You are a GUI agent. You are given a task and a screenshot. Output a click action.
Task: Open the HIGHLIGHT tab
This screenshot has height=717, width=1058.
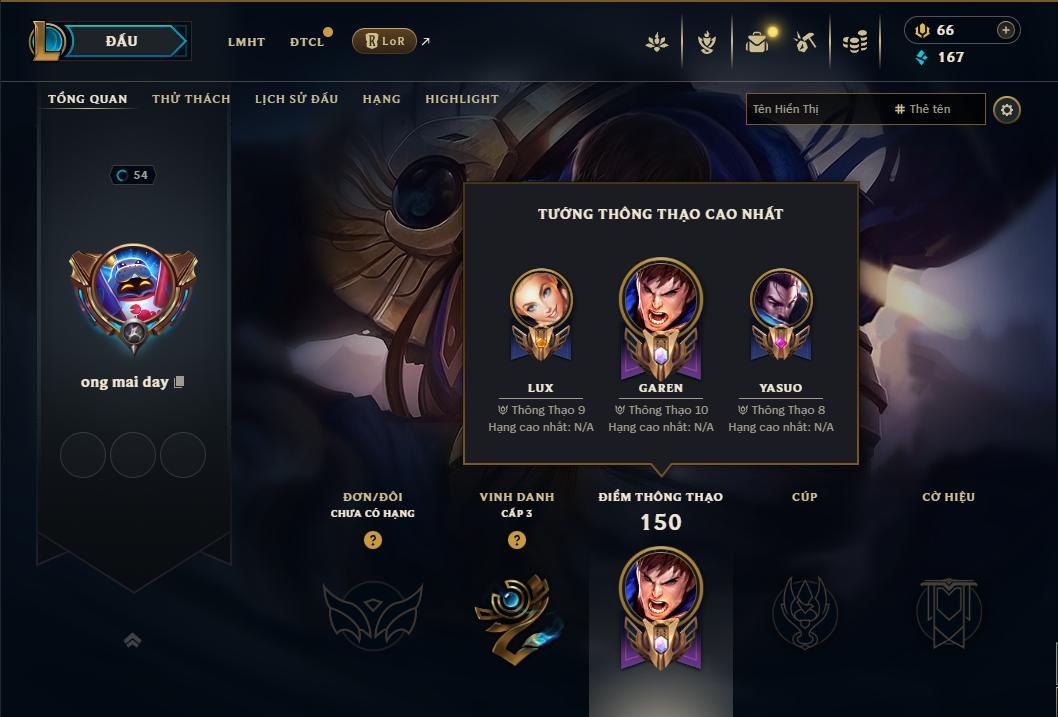pos(461,99)
